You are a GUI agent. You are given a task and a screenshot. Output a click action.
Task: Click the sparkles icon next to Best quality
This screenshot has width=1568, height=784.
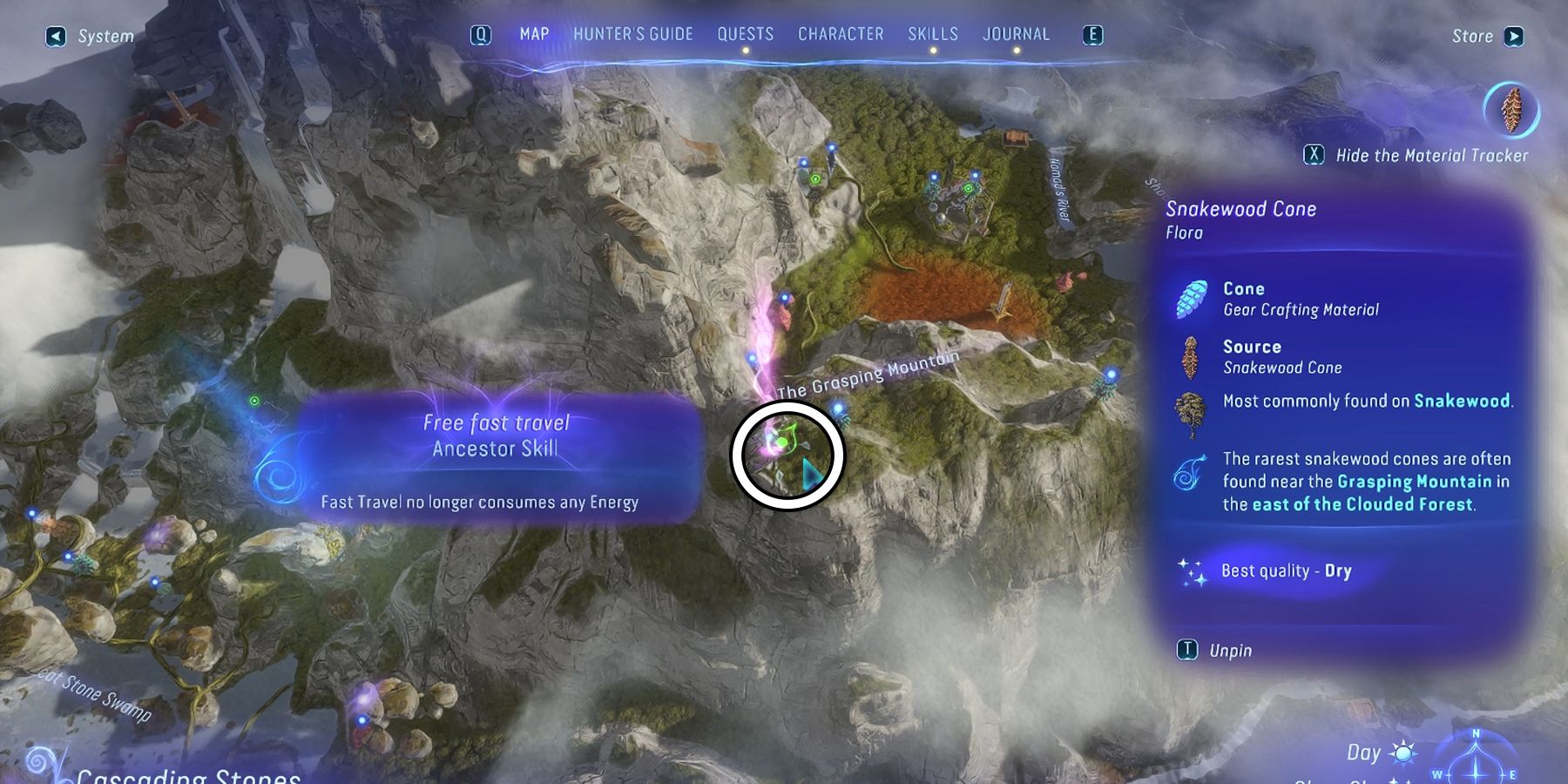tap(1192, 570)
